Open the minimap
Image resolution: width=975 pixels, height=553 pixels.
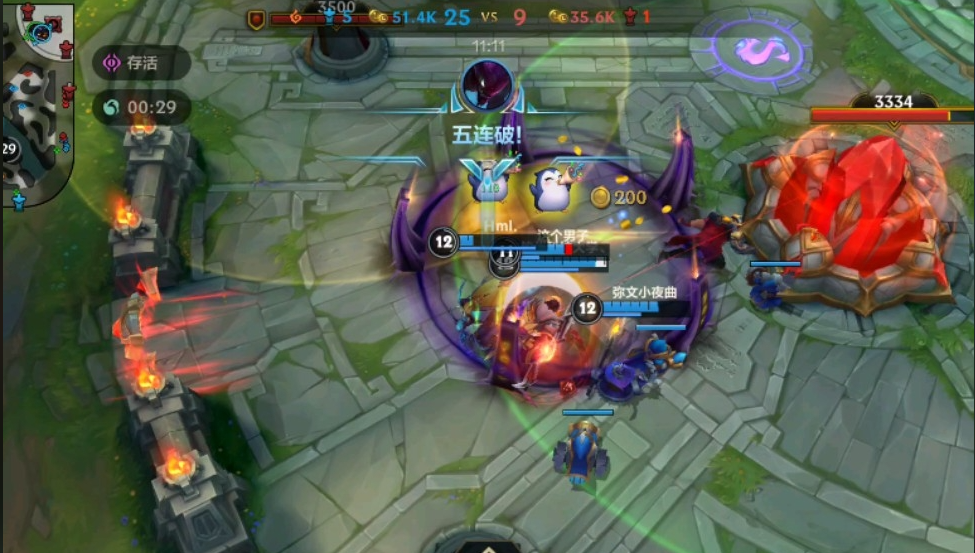[x=38, y=100]
